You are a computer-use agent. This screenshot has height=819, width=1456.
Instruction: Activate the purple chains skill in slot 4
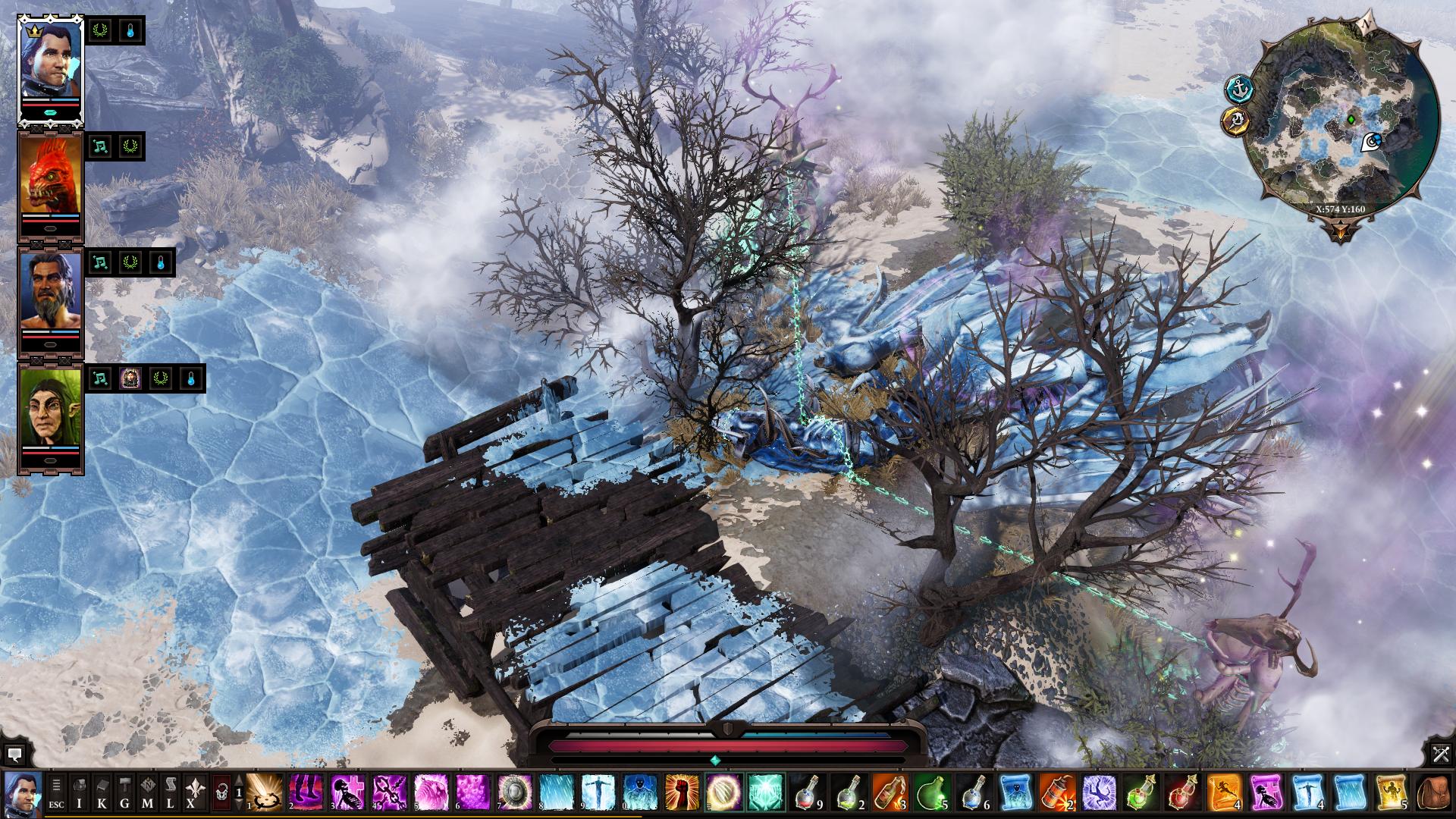[x=390, y=792]
